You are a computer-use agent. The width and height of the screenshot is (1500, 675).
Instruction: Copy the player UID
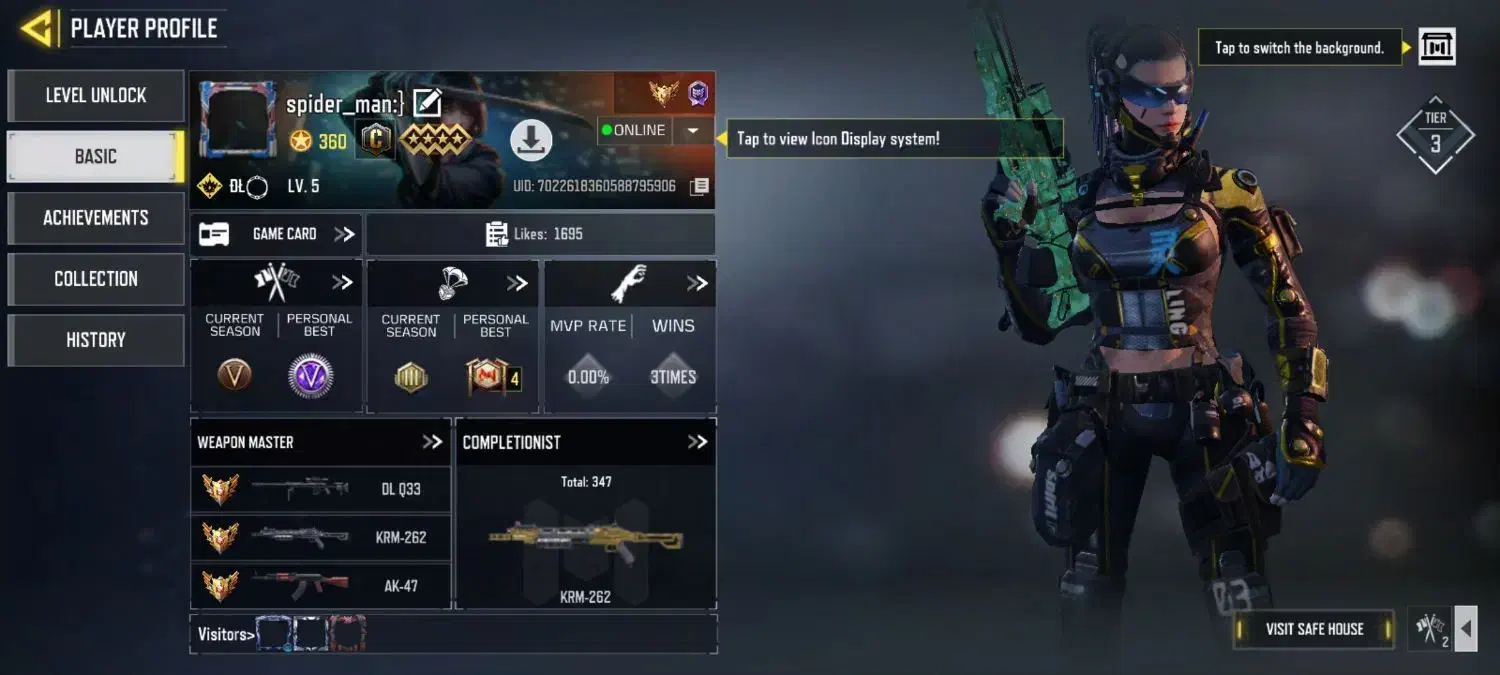[x=700, y=186]
